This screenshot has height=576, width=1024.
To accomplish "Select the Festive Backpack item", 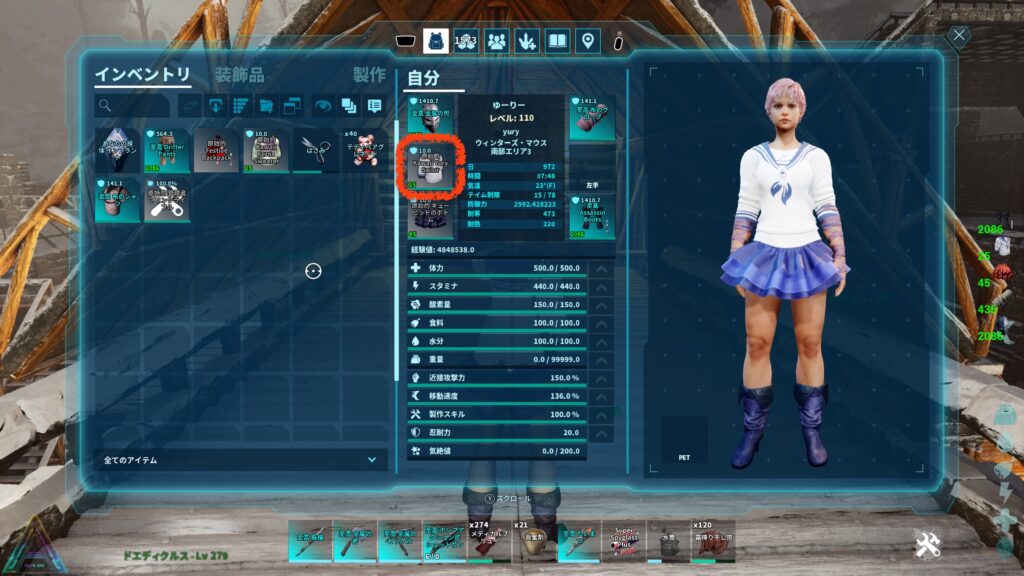I will point(216,150).
